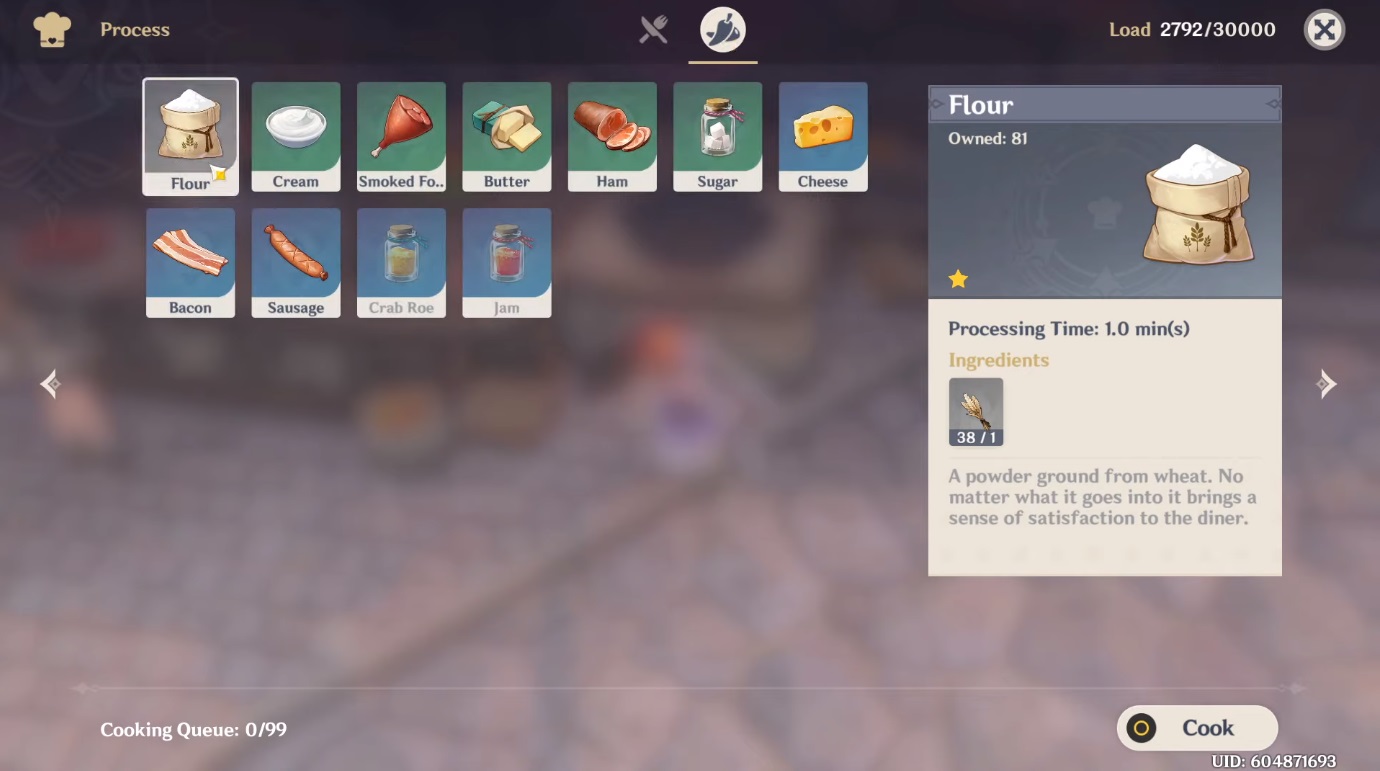1380x771 pixels.
Task: Select the currently highlighted Flour item
Action: (x=190, y=136)
